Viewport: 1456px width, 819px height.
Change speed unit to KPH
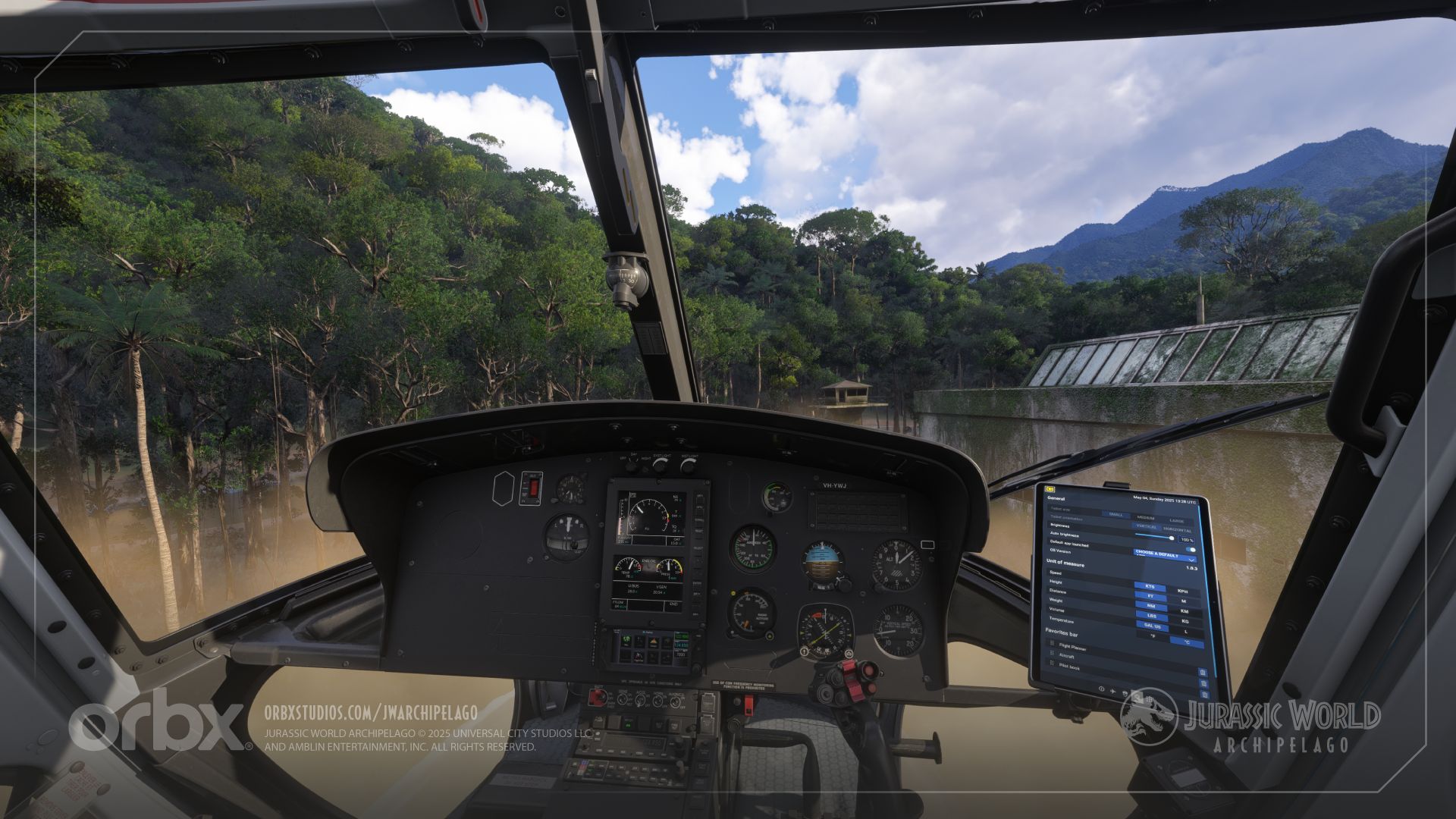(x=1182, y=591)
